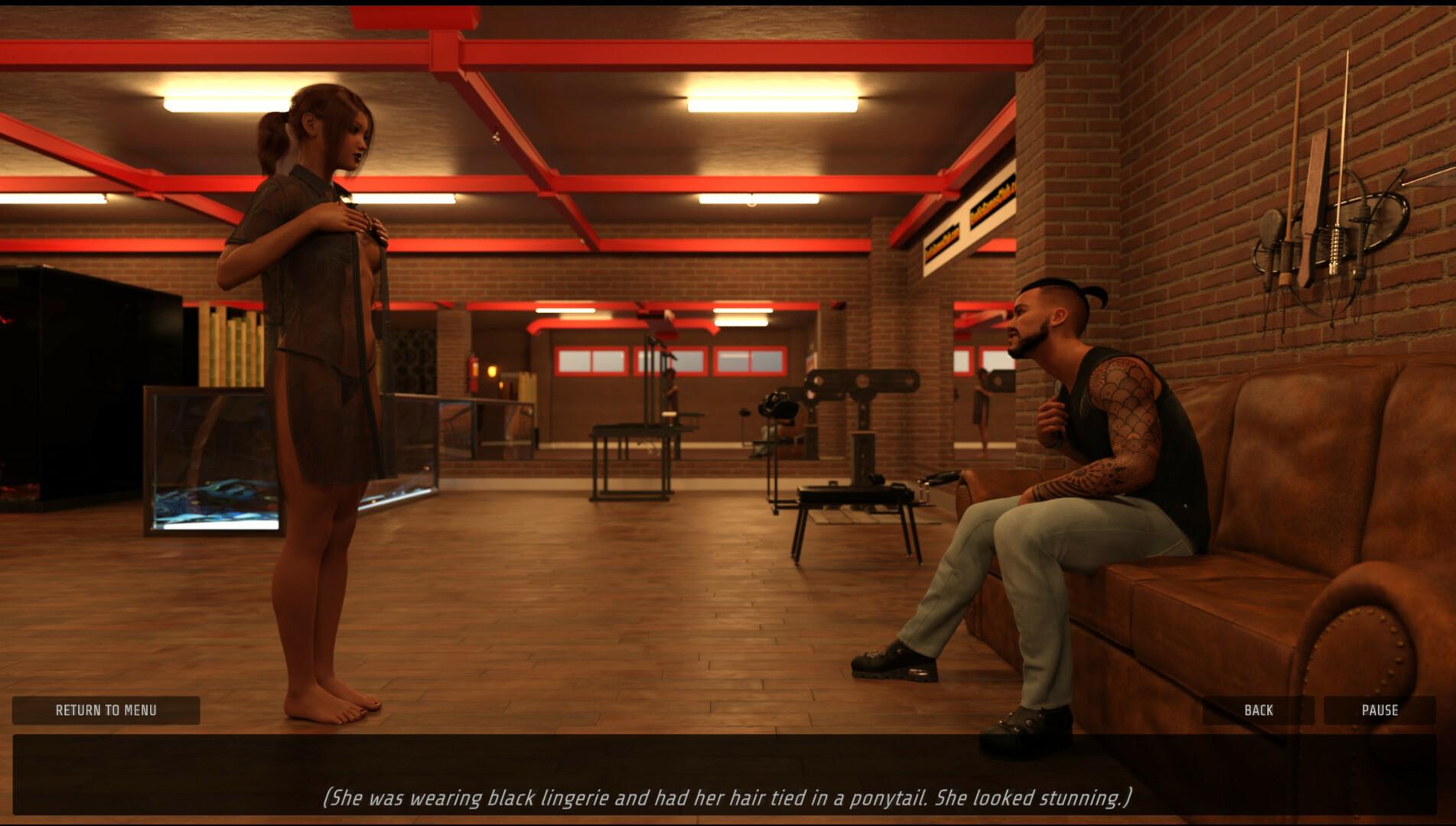
Task: Click the Return to Menu button
Action: pos(106,711)
